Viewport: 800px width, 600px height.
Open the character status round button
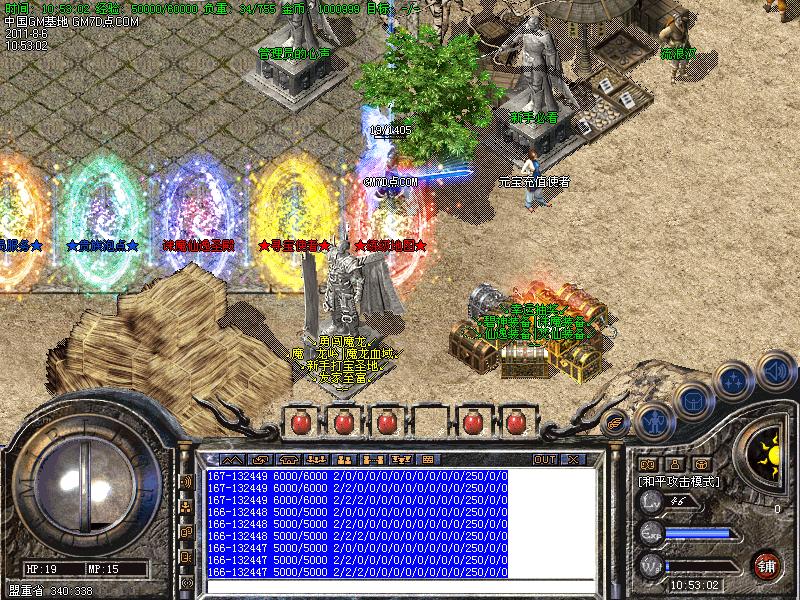pos(654,421)
